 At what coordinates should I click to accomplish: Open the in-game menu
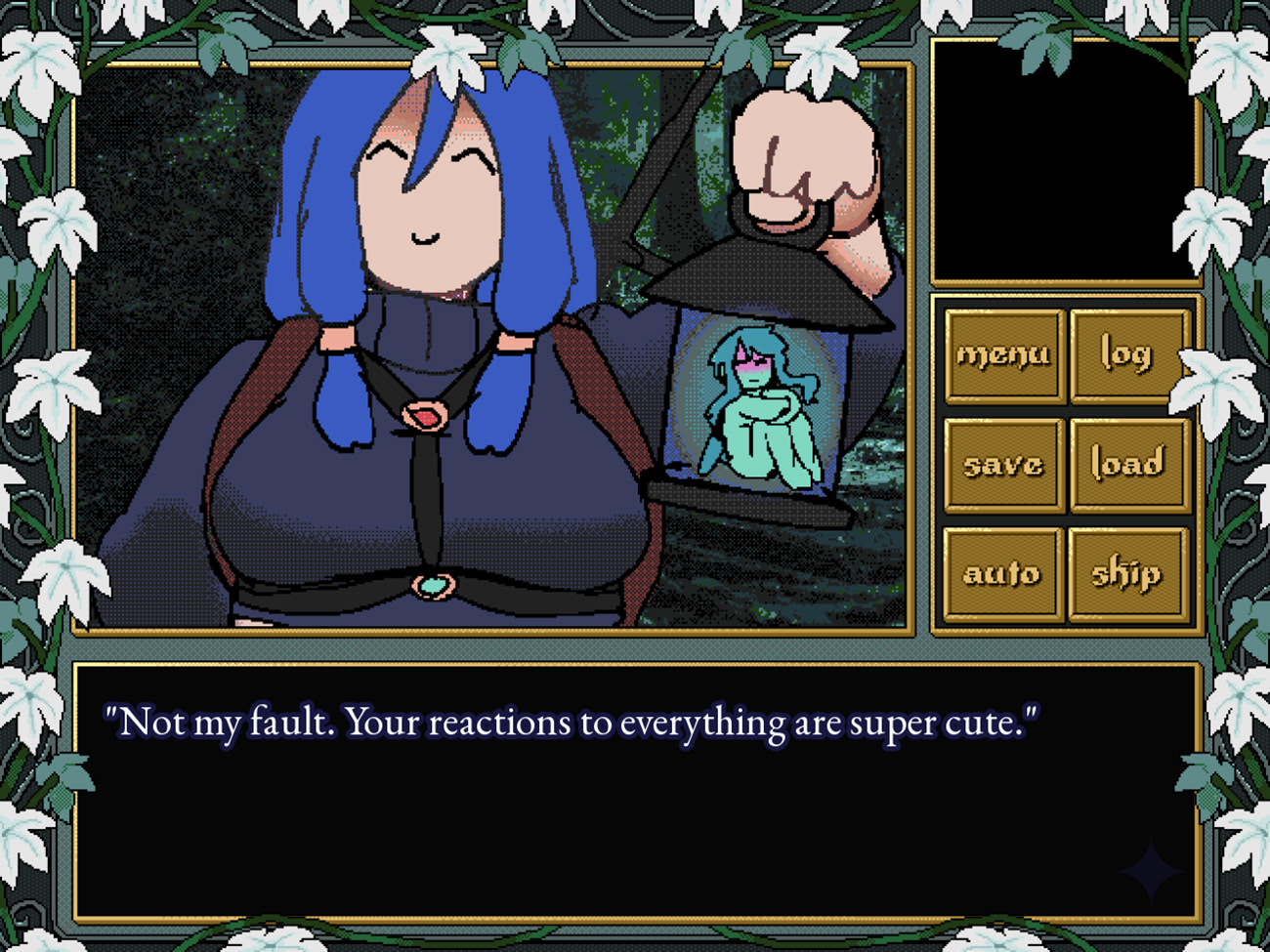click(x=1002, y=355)
